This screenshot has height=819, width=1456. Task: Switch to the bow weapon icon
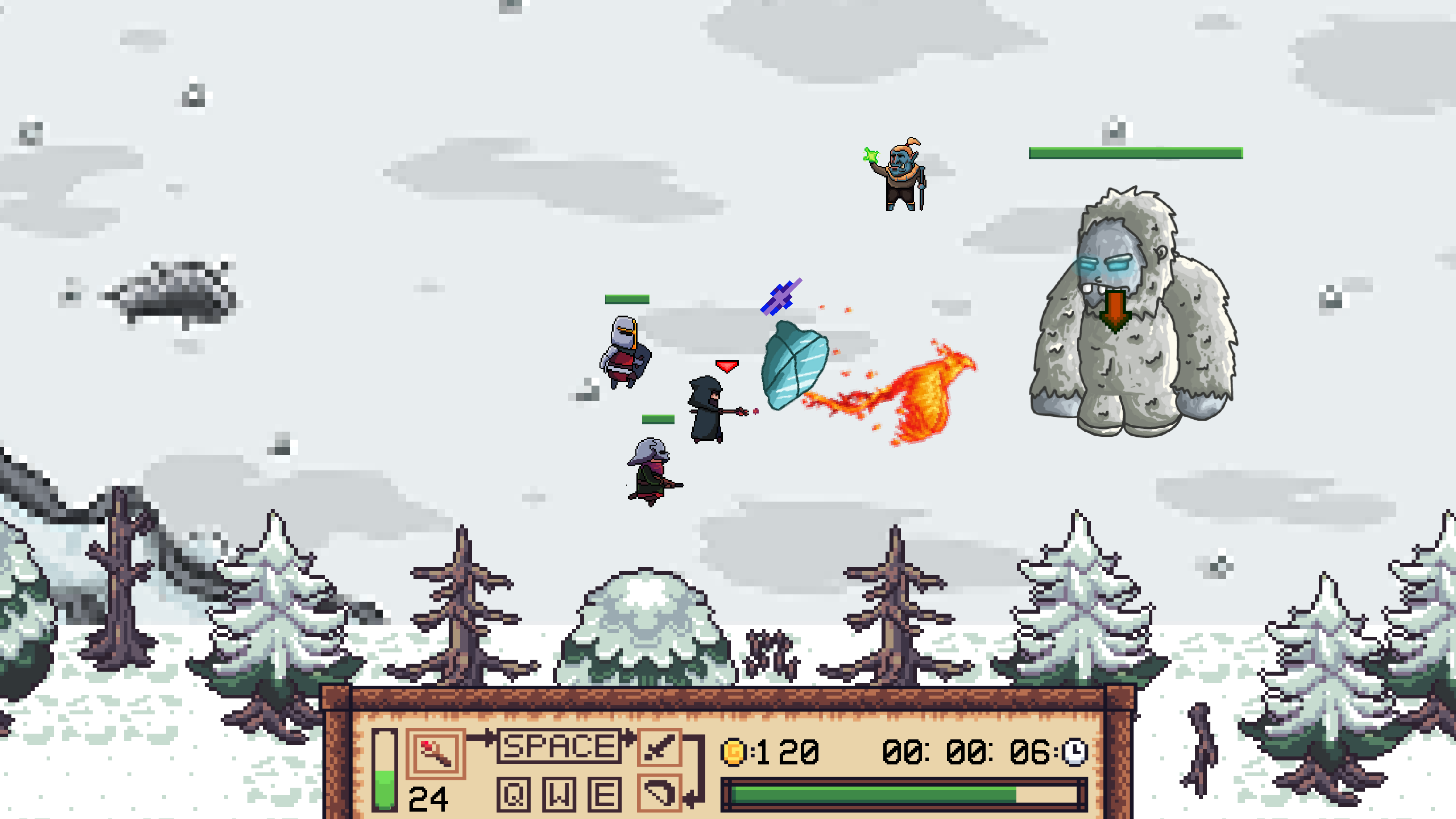click(659, 792)
